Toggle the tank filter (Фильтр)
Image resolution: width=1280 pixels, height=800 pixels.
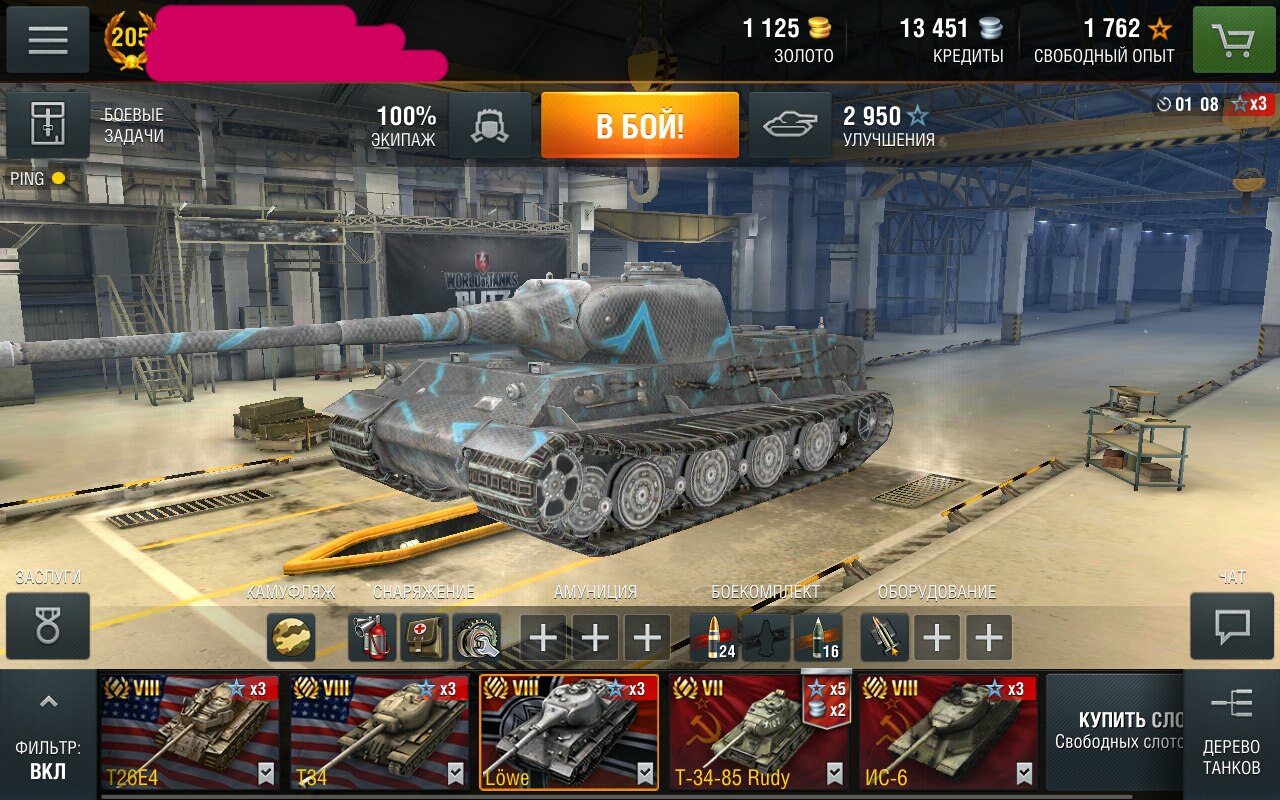coord(48,735)
